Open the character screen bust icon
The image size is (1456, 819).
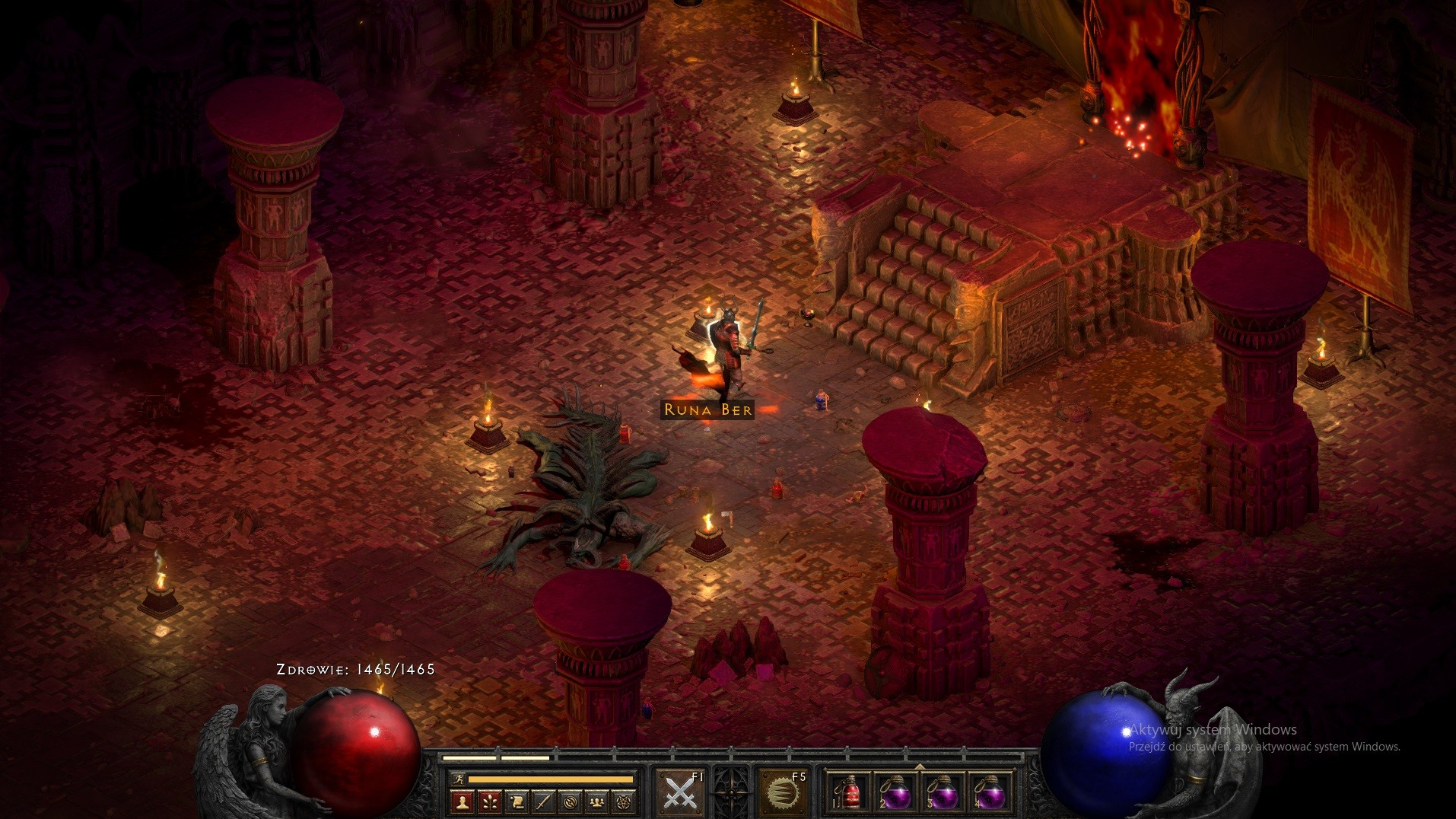pos(463,801)
